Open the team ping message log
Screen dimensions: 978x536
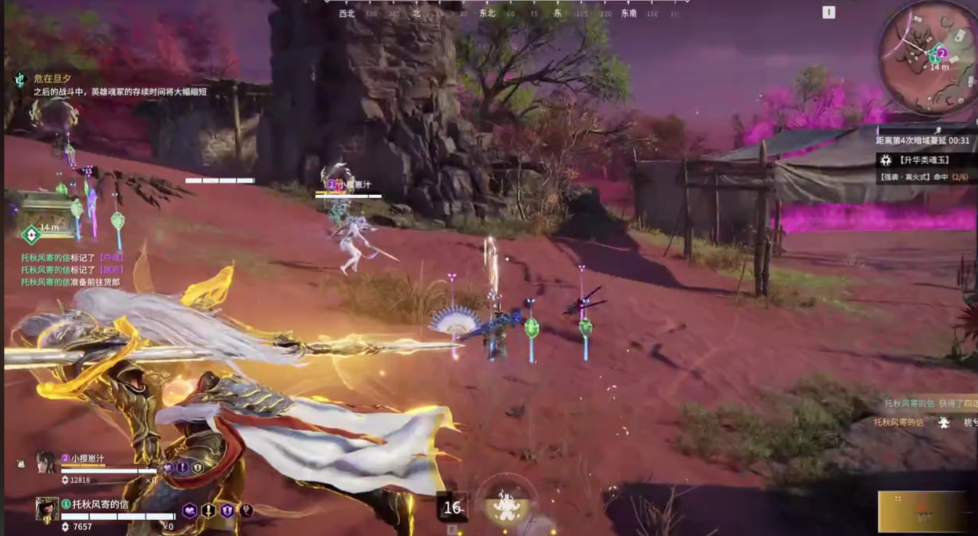72,269
